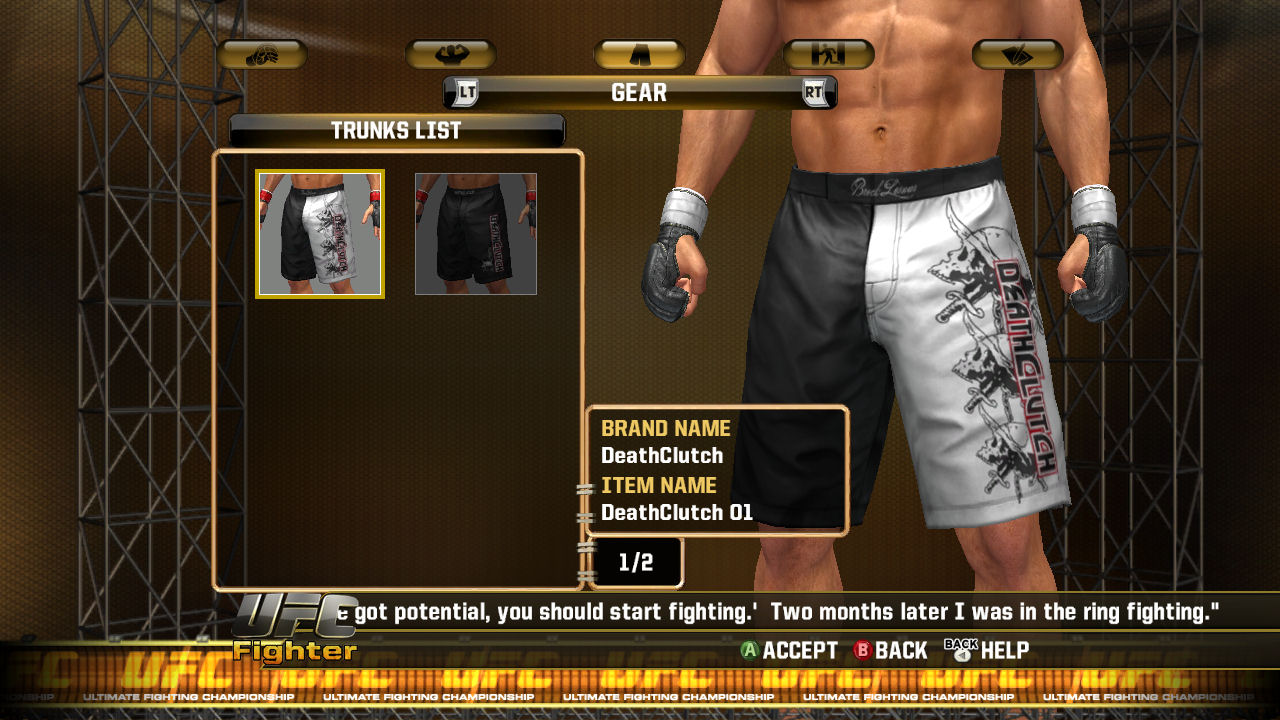
Task: Switch to the flexing body icon tab
Action: 450,55
